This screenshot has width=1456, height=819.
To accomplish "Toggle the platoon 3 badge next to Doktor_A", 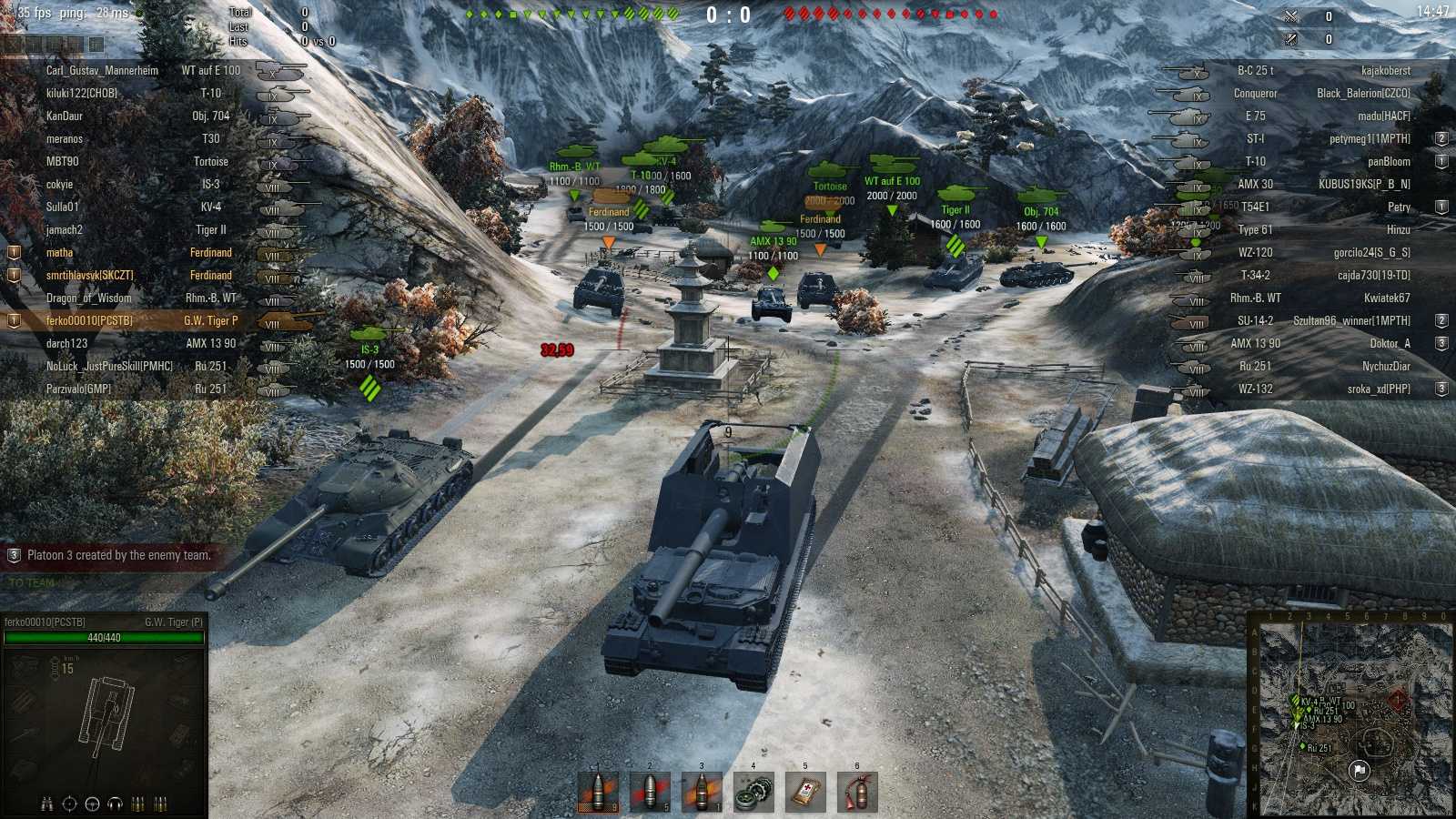I will pyautogui.click(x=1441, y=344).
